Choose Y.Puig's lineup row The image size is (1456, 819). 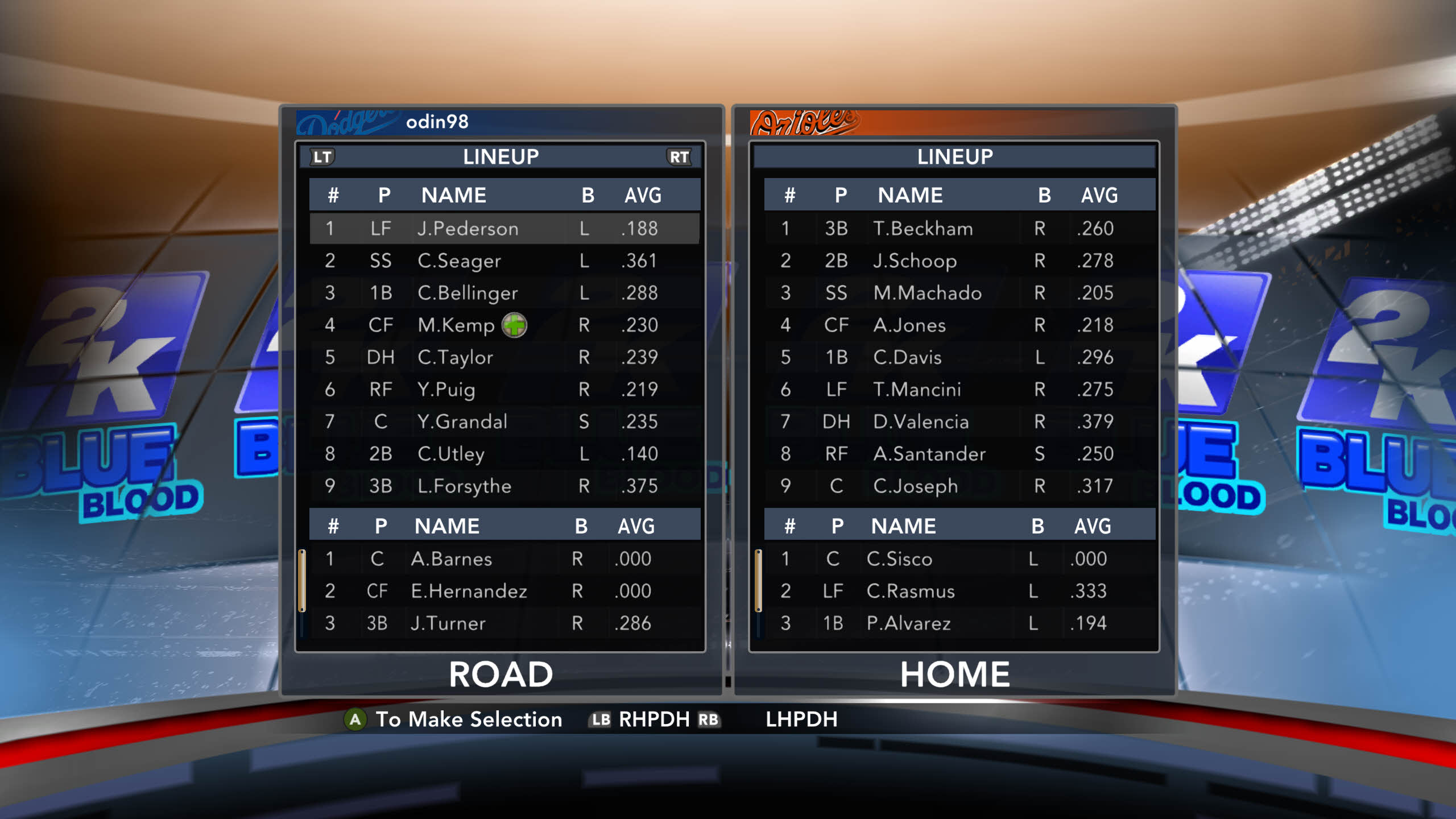[x=504, y=390]
